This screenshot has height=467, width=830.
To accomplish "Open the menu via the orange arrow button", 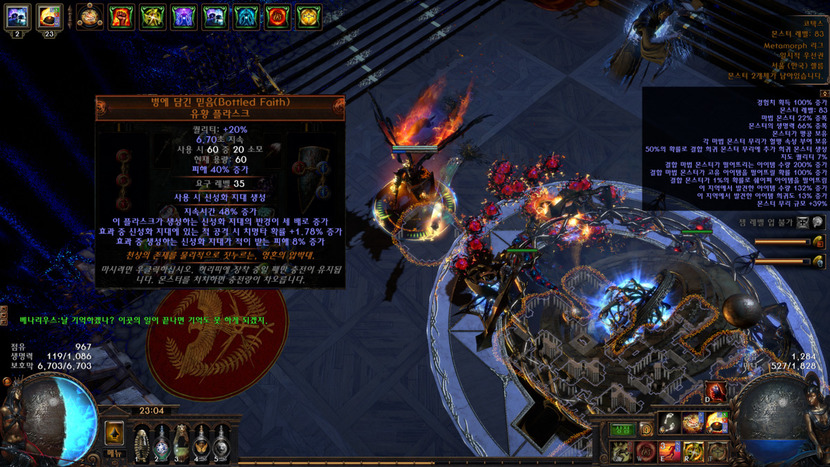I will (x=115, y=432).
